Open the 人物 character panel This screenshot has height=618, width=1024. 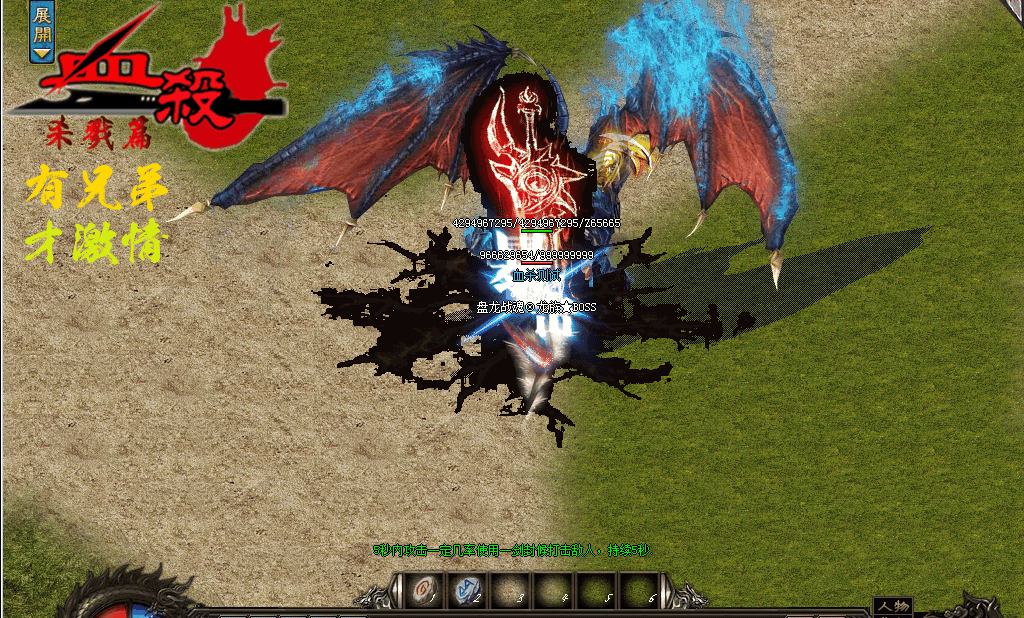point(891,606)
